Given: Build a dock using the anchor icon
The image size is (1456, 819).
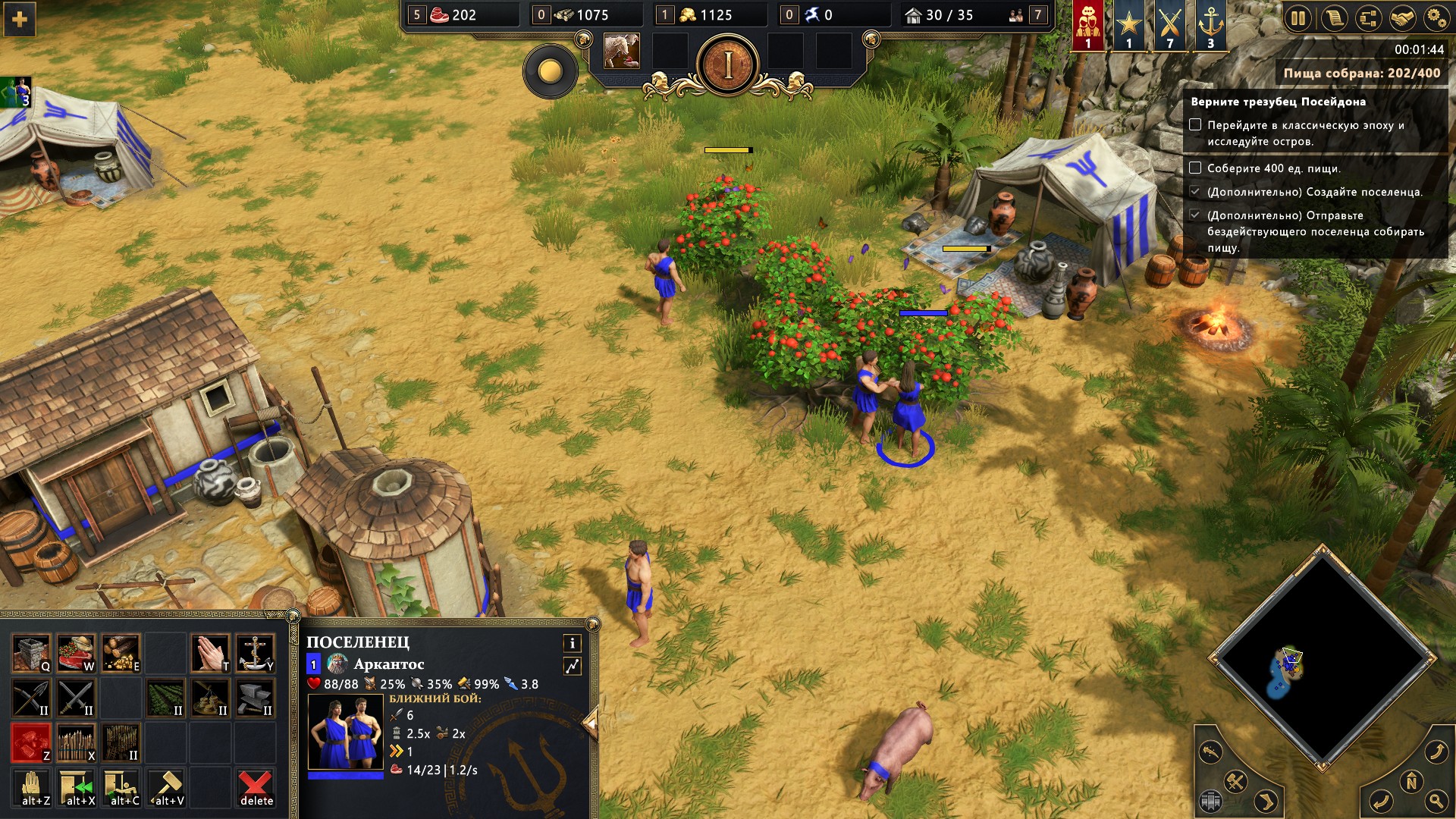Looking at the screenshot, I should 255,654.
